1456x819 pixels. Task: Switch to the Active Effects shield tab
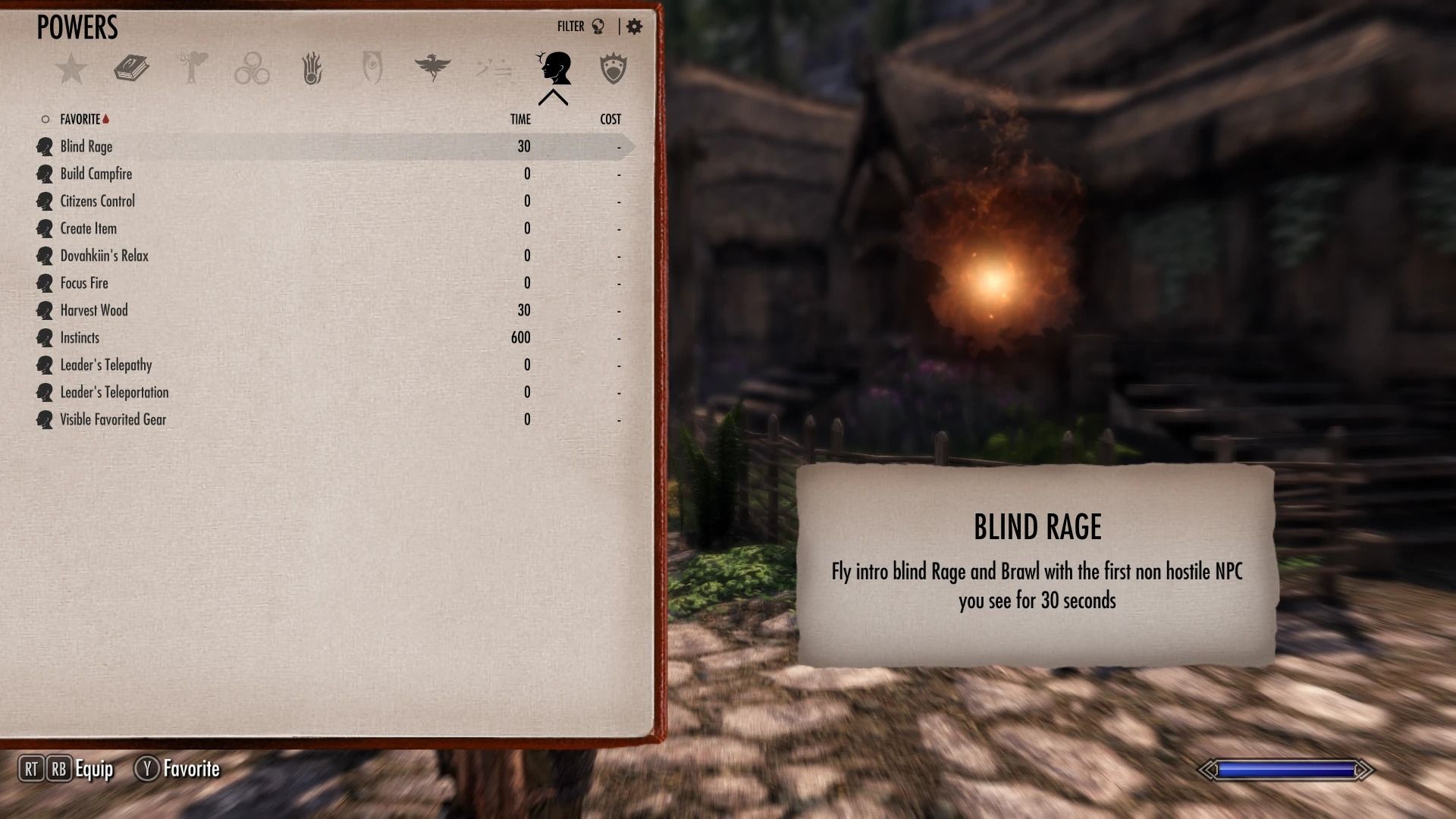click(613, 68)
